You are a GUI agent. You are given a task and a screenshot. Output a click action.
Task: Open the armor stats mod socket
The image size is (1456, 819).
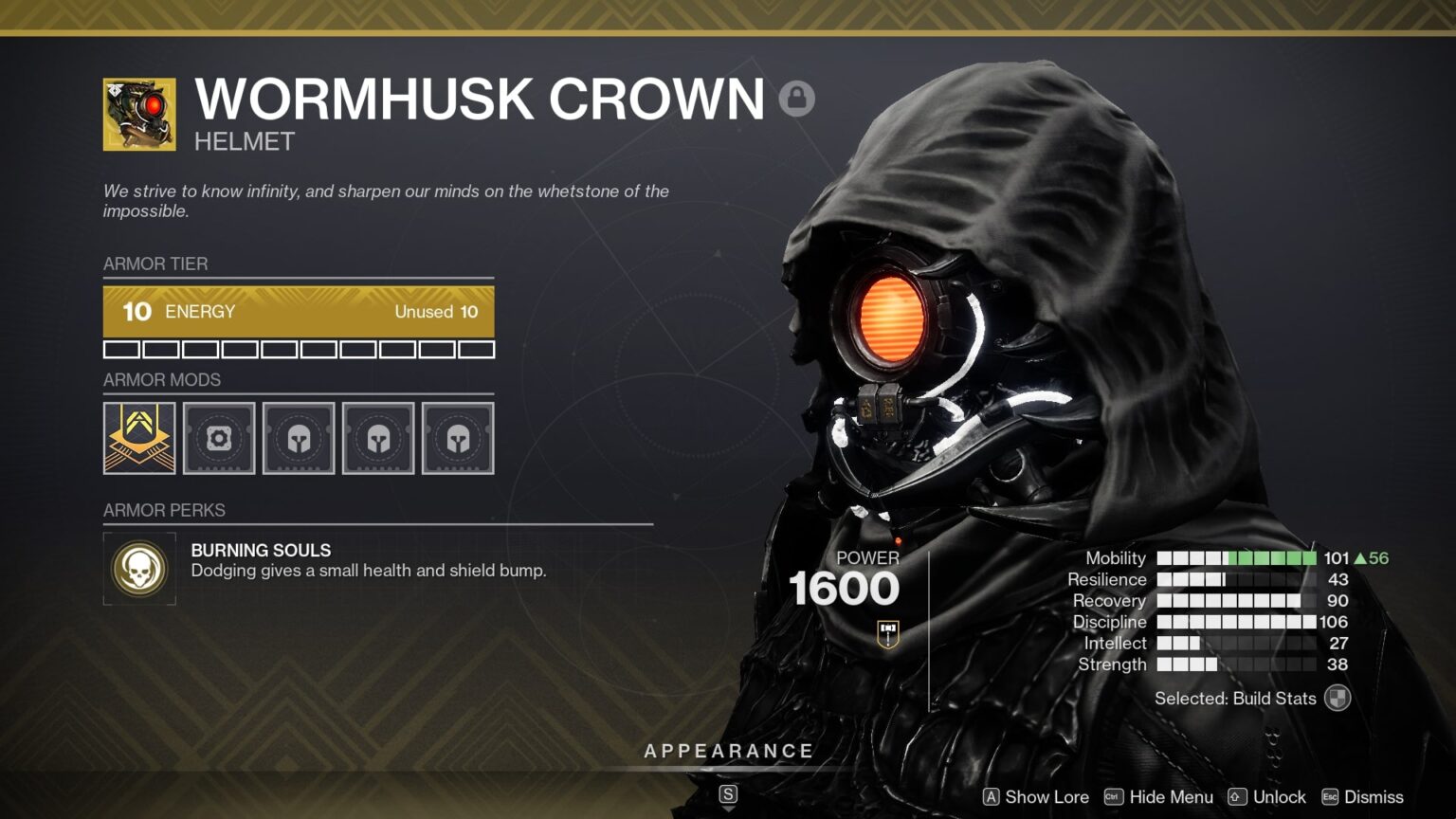(219, 437)
